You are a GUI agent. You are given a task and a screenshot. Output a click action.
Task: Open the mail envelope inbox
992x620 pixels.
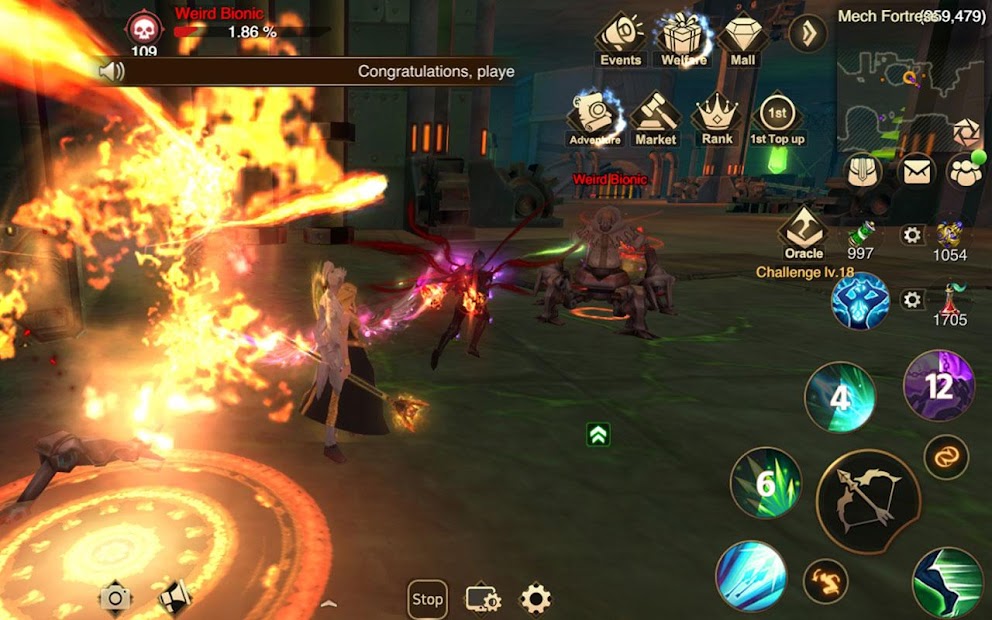point(916,171)
